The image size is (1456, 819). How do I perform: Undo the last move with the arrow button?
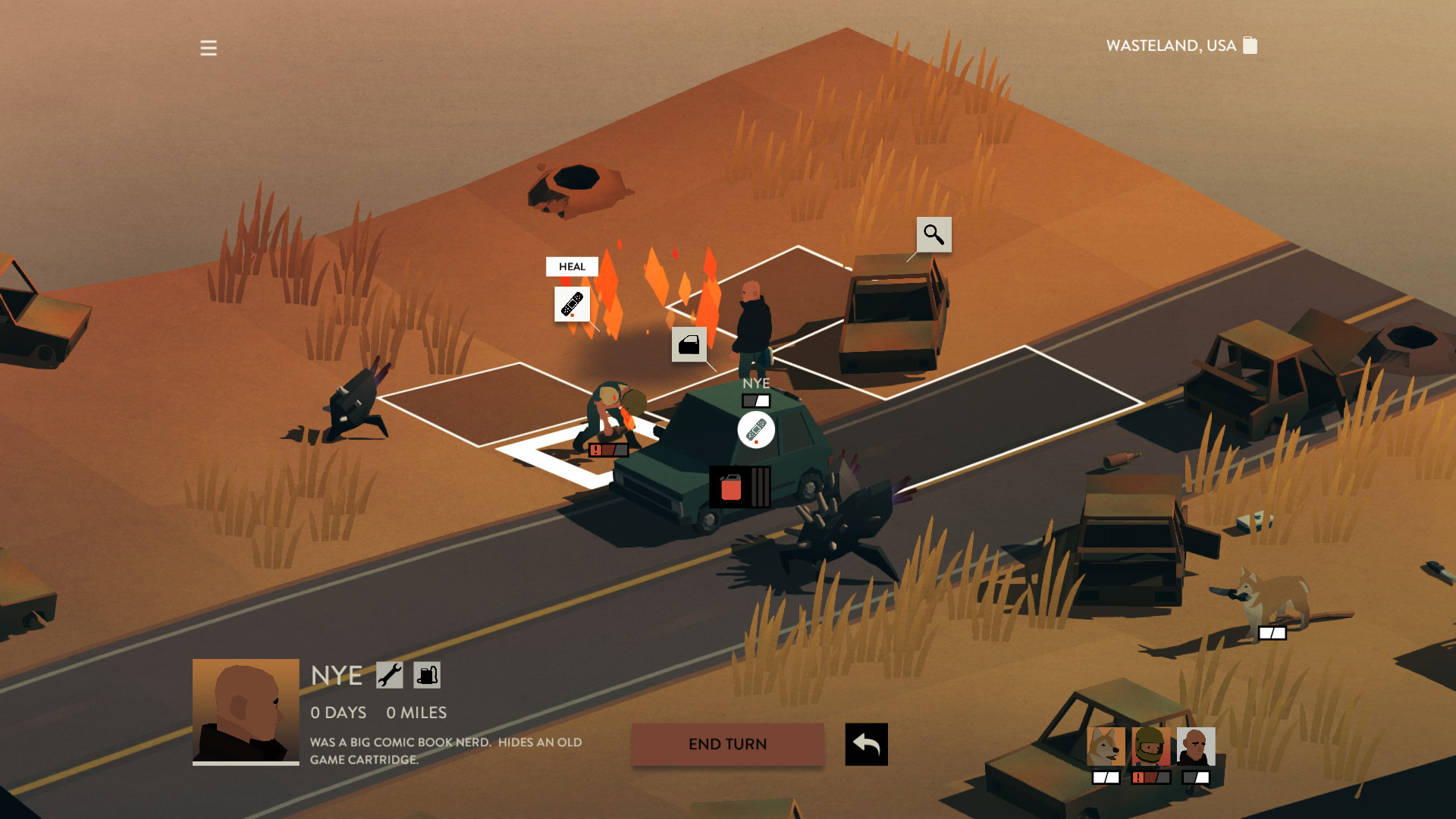pos(866,744)
